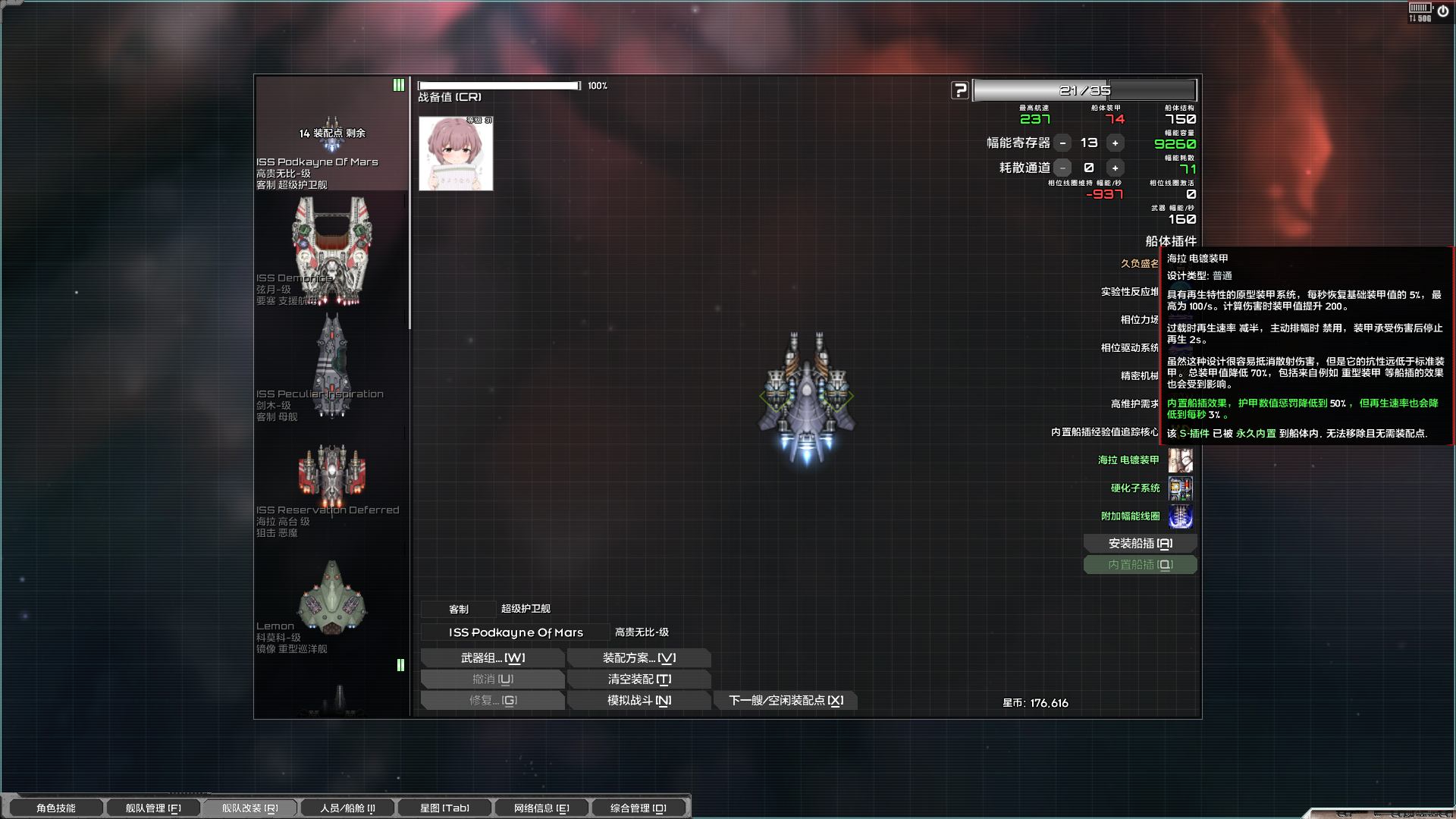Switch to the 星图 [Tab] screen

(x=444, y=807)
